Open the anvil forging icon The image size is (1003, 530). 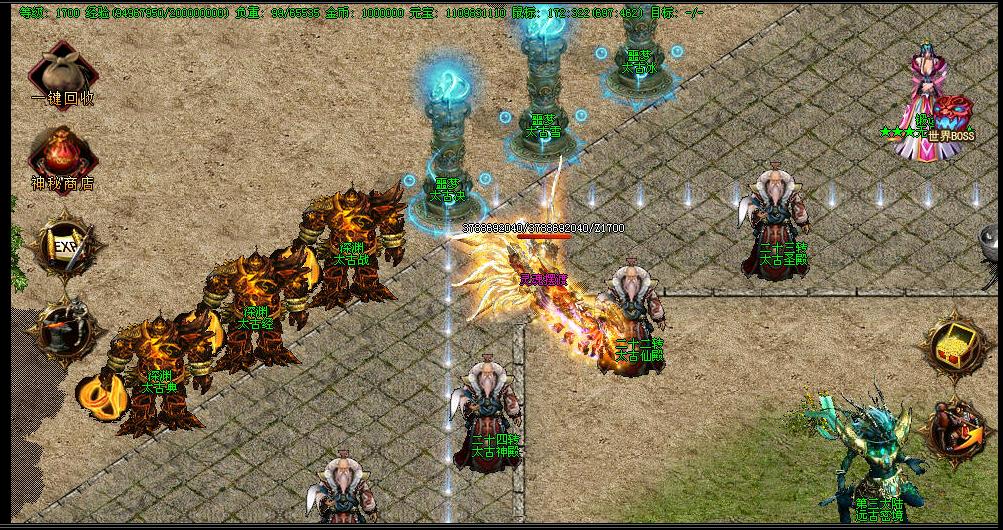(65, 330)
